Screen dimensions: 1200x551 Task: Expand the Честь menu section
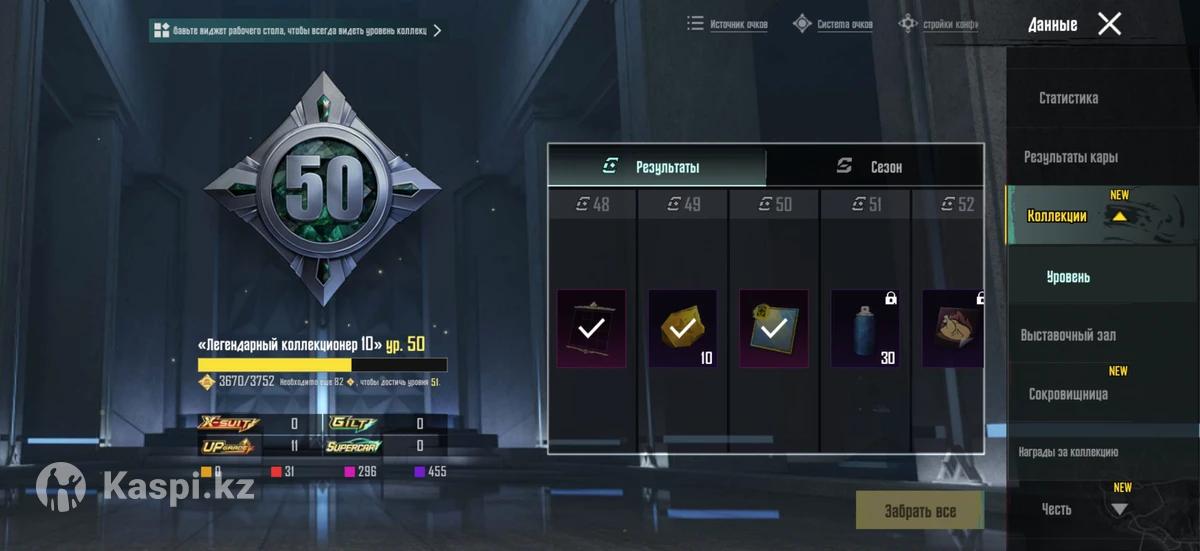click(x=1119, y=509)
